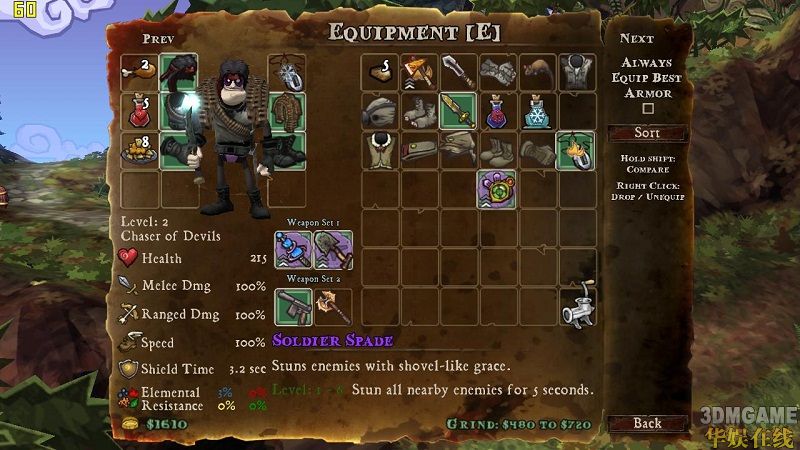Sort the inventory items
This screenshot has width=800, height=450.
(647, 133)
